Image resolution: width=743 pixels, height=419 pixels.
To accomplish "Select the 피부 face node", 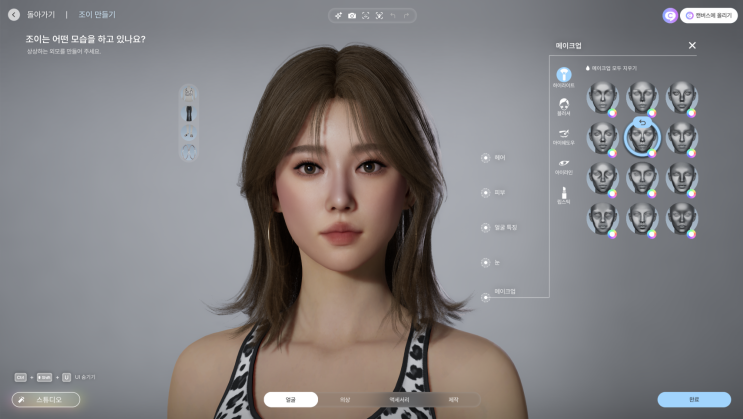I will (486, 191).
